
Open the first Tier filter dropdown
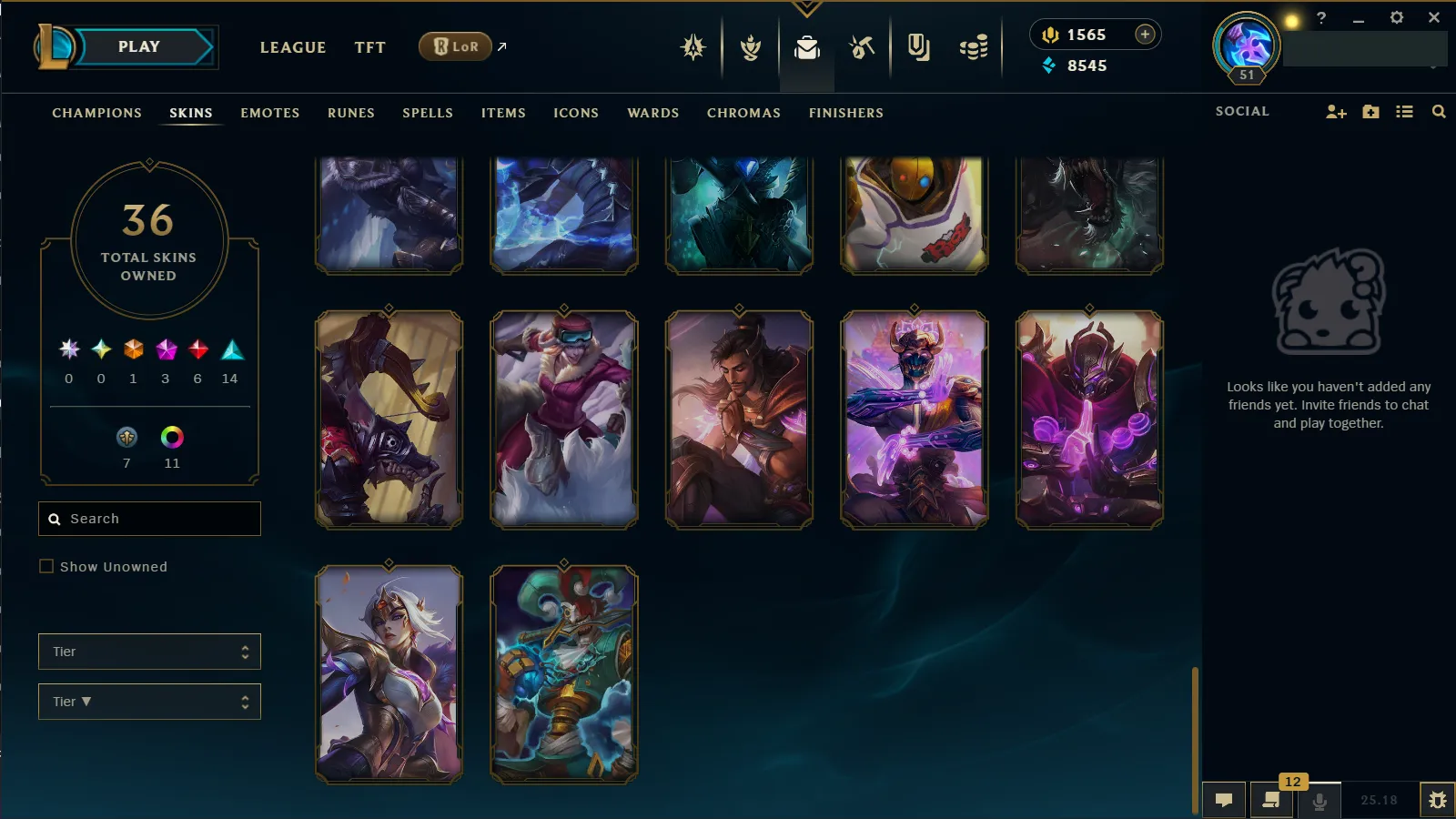point(149,652)
